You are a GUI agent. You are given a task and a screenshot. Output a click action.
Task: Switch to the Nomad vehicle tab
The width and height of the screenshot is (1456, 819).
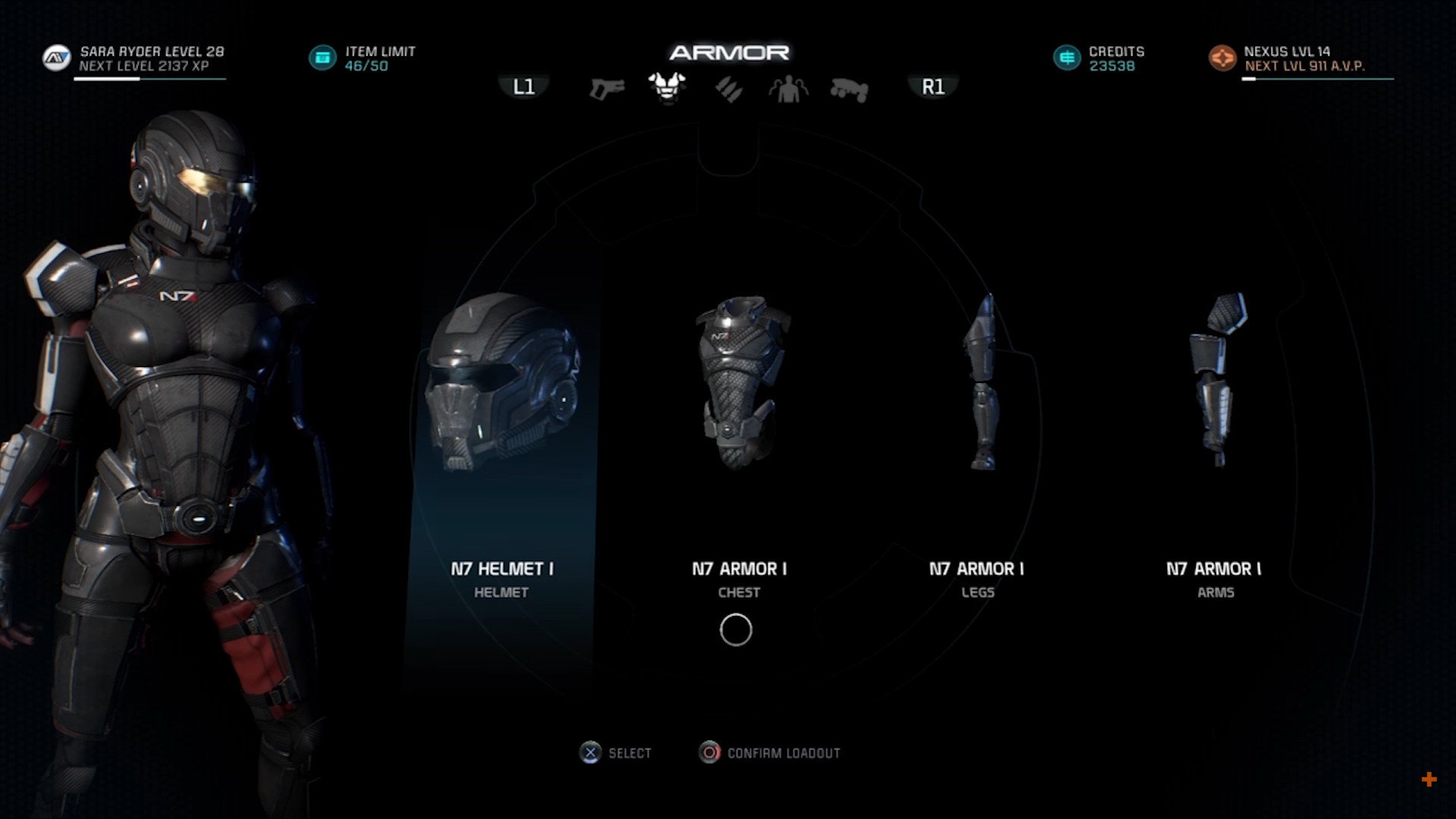point(849,89)
